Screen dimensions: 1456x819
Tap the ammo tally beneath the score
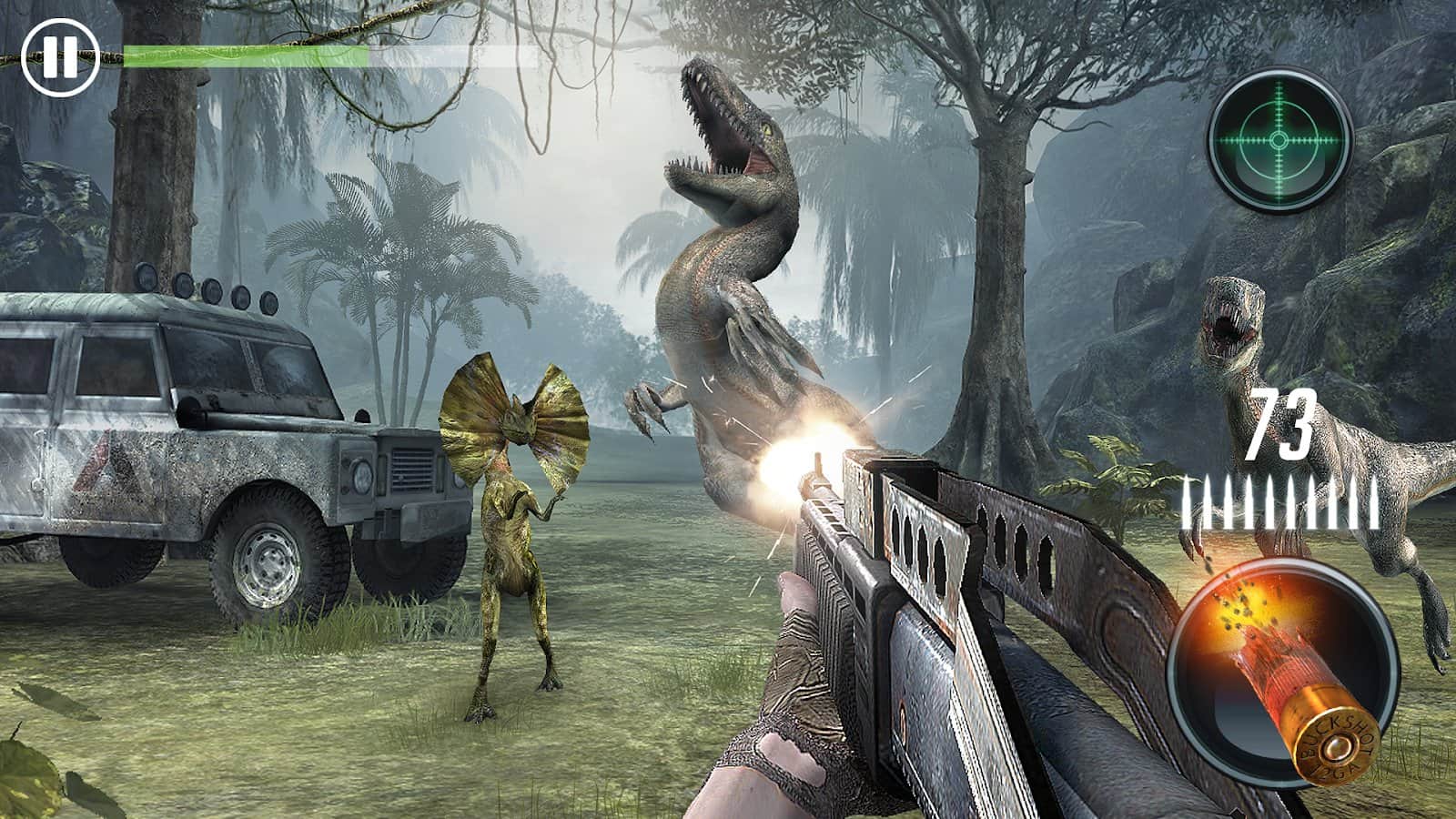click(1274, 499)
